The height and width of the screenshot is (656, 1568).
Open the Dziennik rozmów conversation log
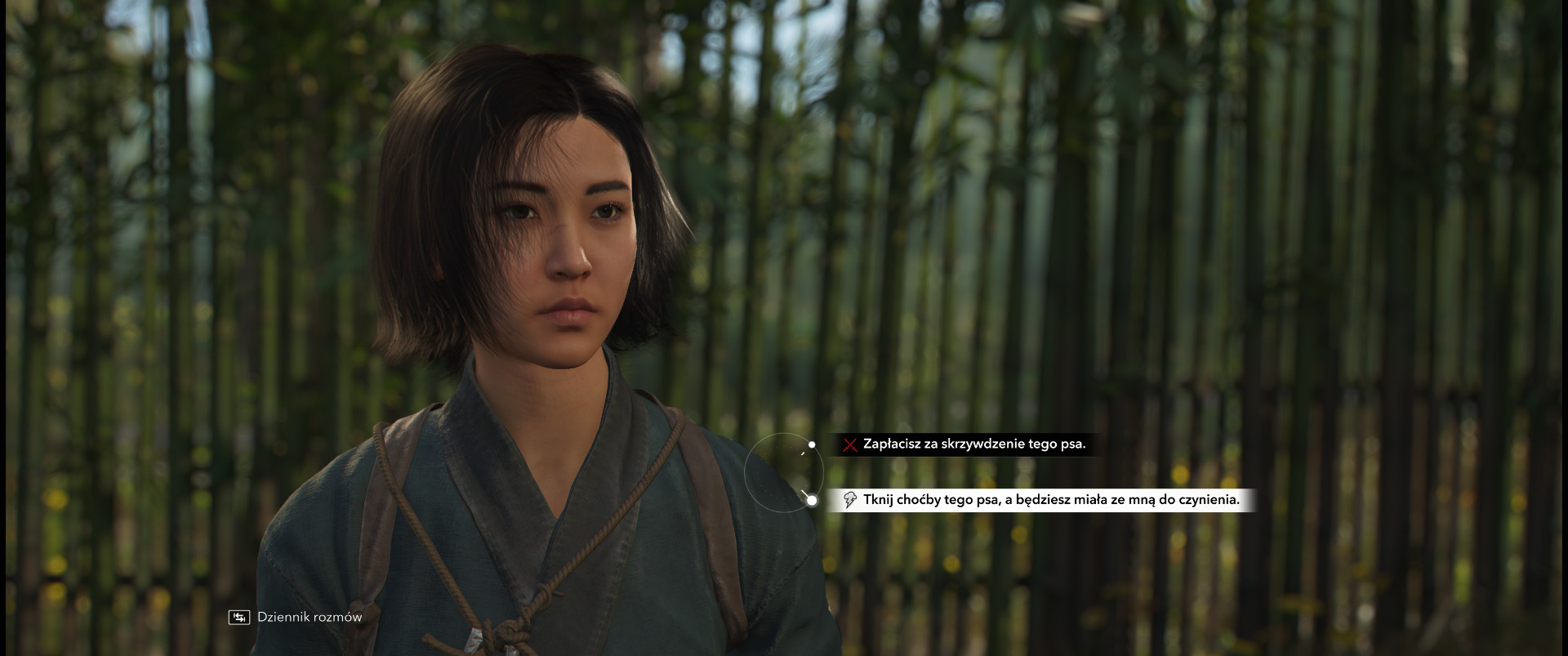pos(296,618)
